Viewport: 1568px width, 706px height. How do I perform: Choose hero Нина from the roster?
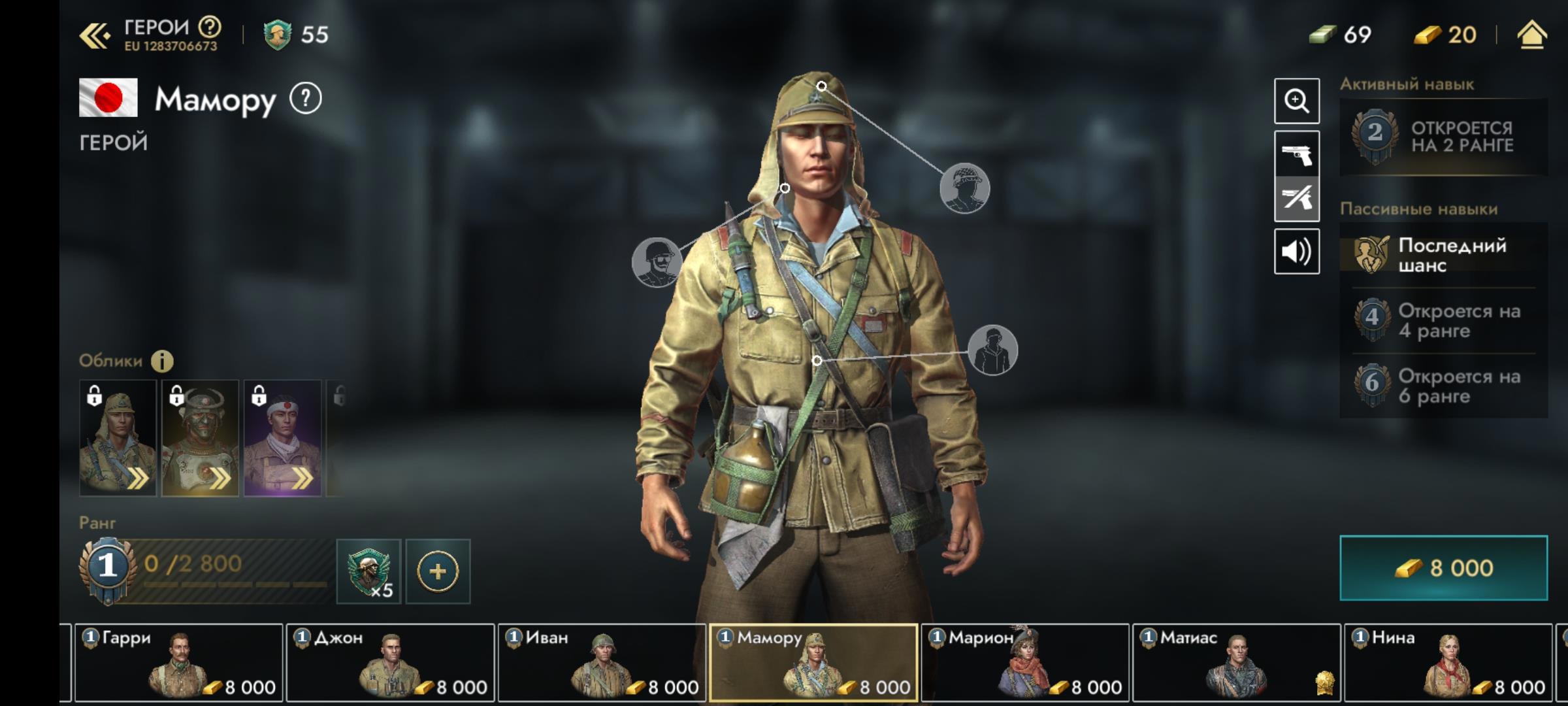coord(1448,662)
